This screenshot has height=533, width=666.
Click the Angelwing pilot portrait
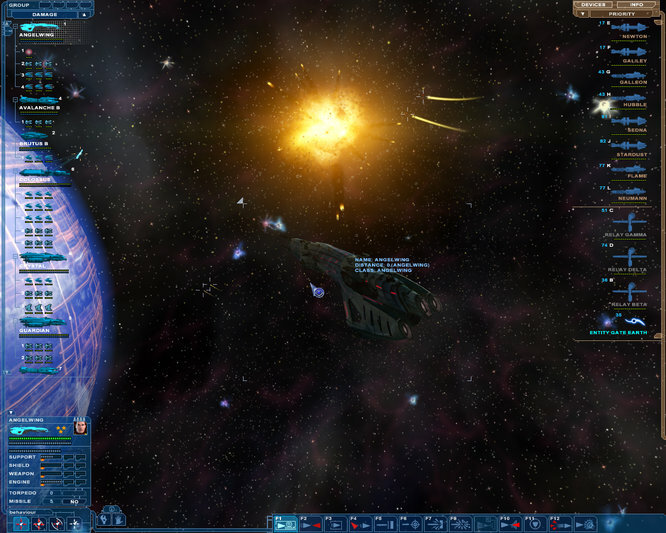coord(80,428)
